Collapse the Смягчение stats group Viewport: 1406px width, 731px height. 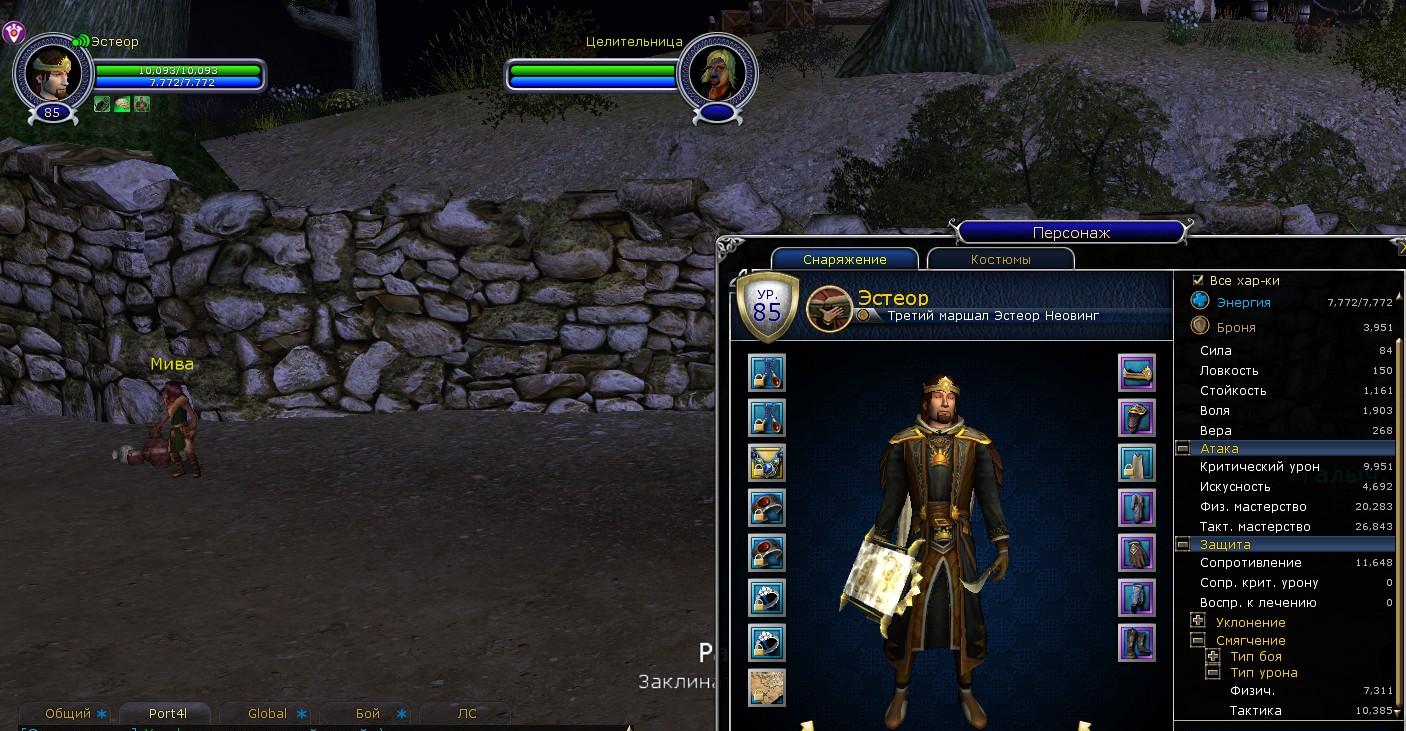point(1197,640)
